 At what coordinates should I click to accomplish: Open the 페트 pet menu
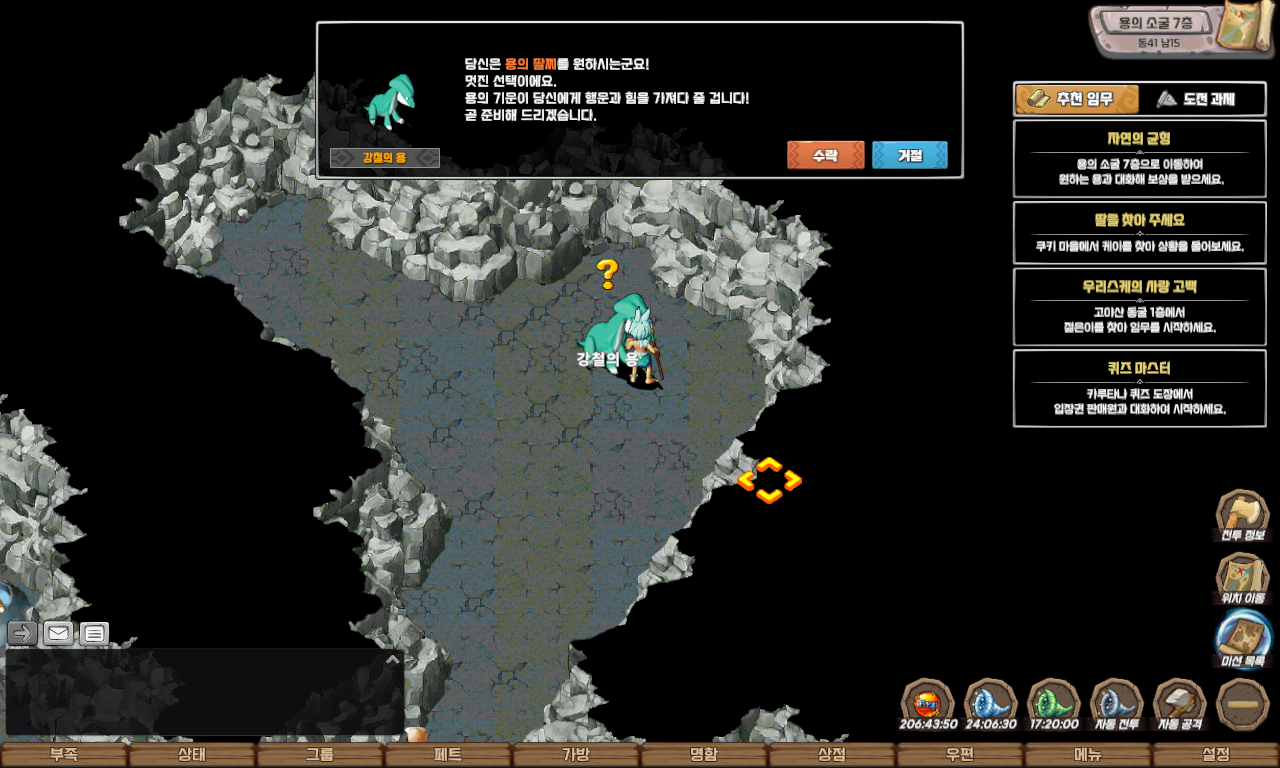tap(448, 755)
